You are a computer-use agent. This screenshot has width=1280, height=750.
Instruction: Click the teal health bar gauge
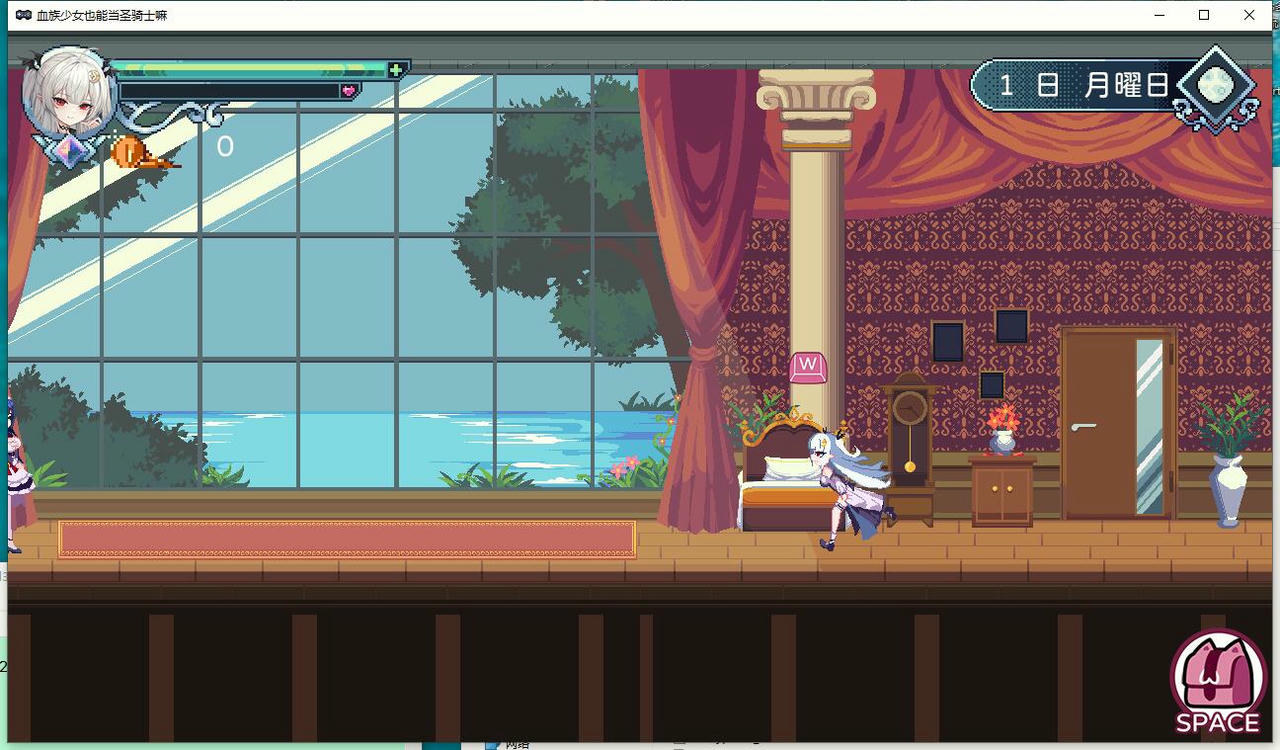tap(250, 67)
